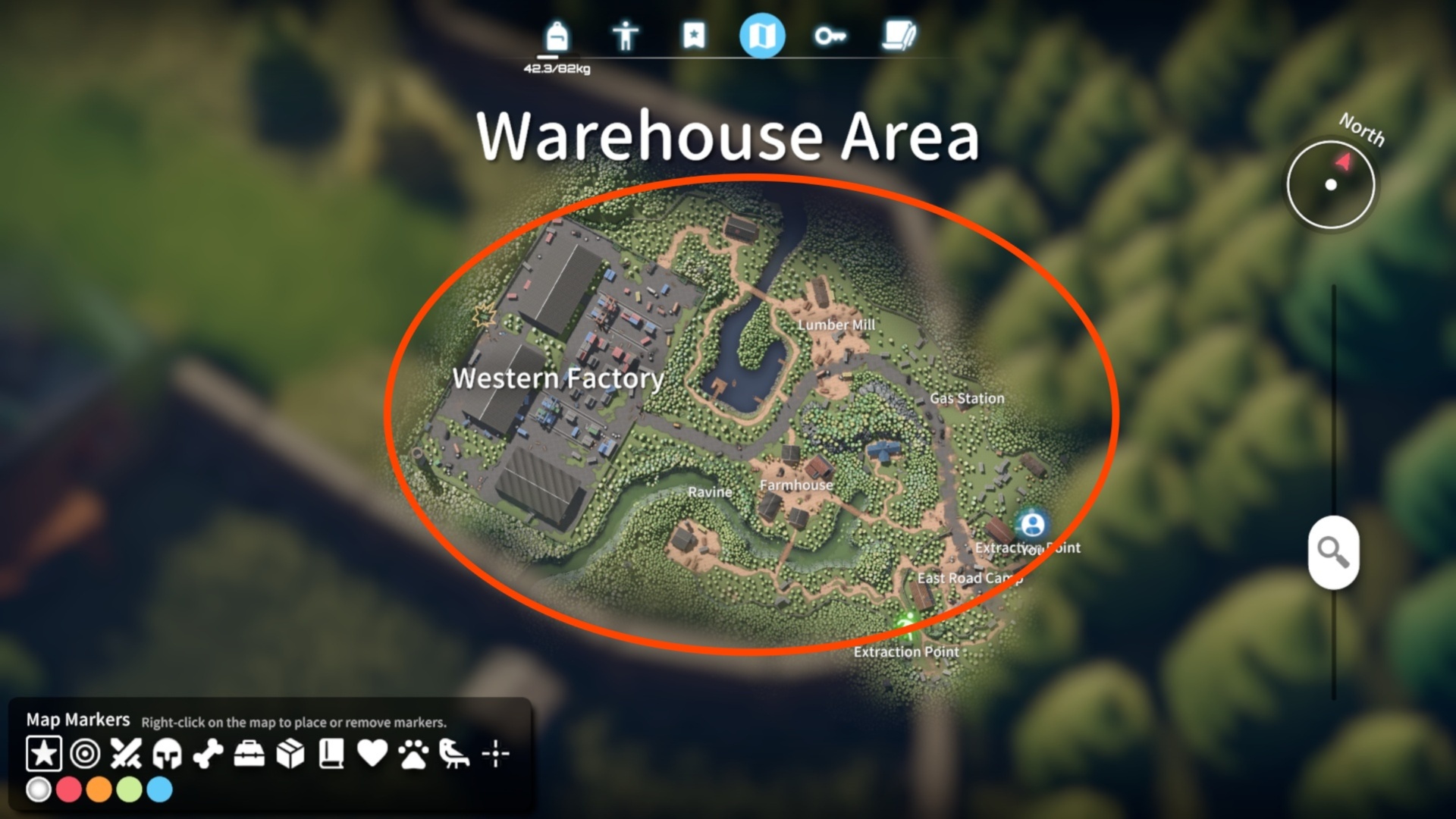This screenshot has height=819, width=1456.
Task: Choose the cardboard box marker
Action: pyautogui.click(x=290, y=754)
